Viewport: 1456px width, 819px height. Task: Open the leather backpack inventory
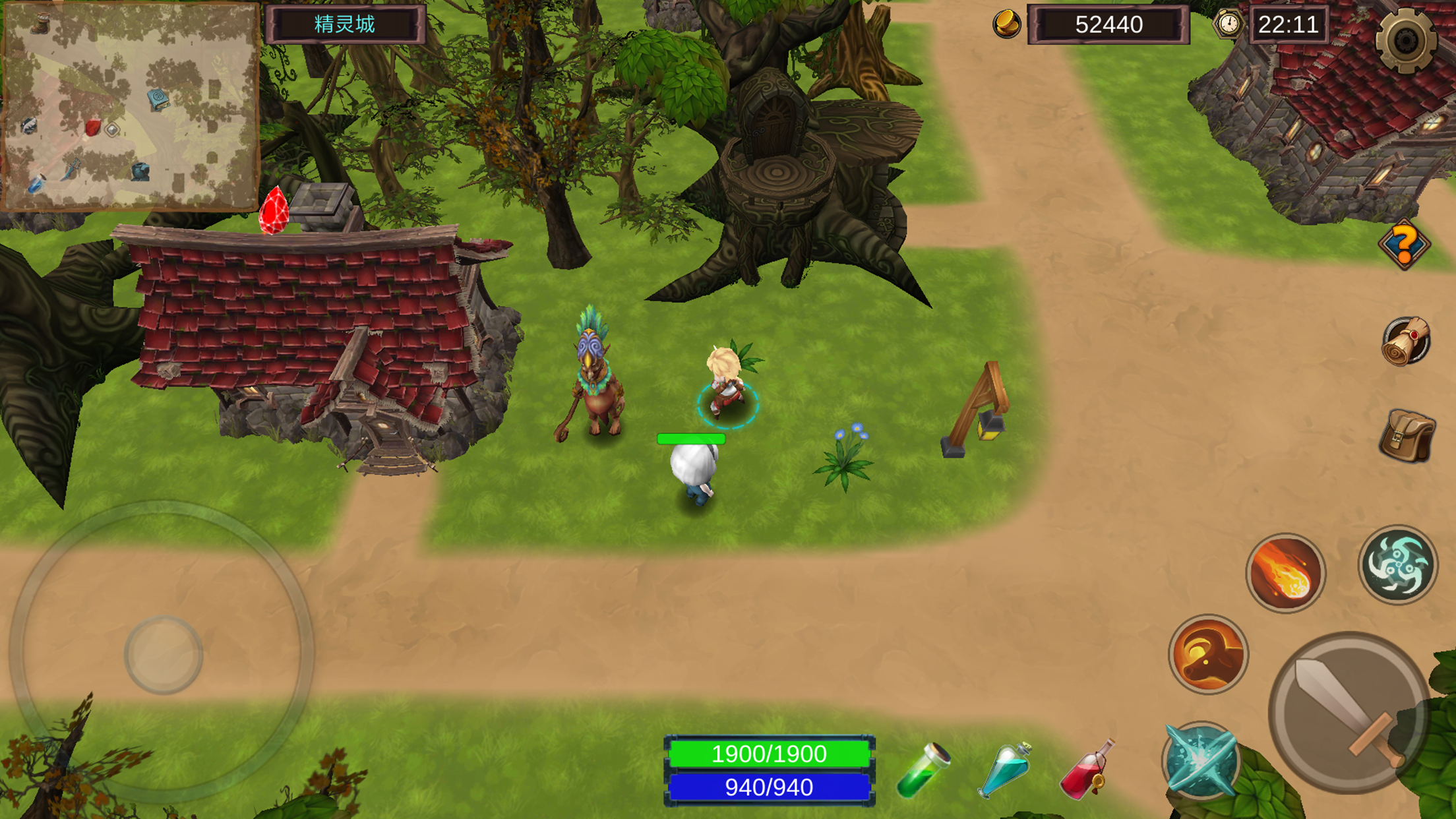(1407, 436)
